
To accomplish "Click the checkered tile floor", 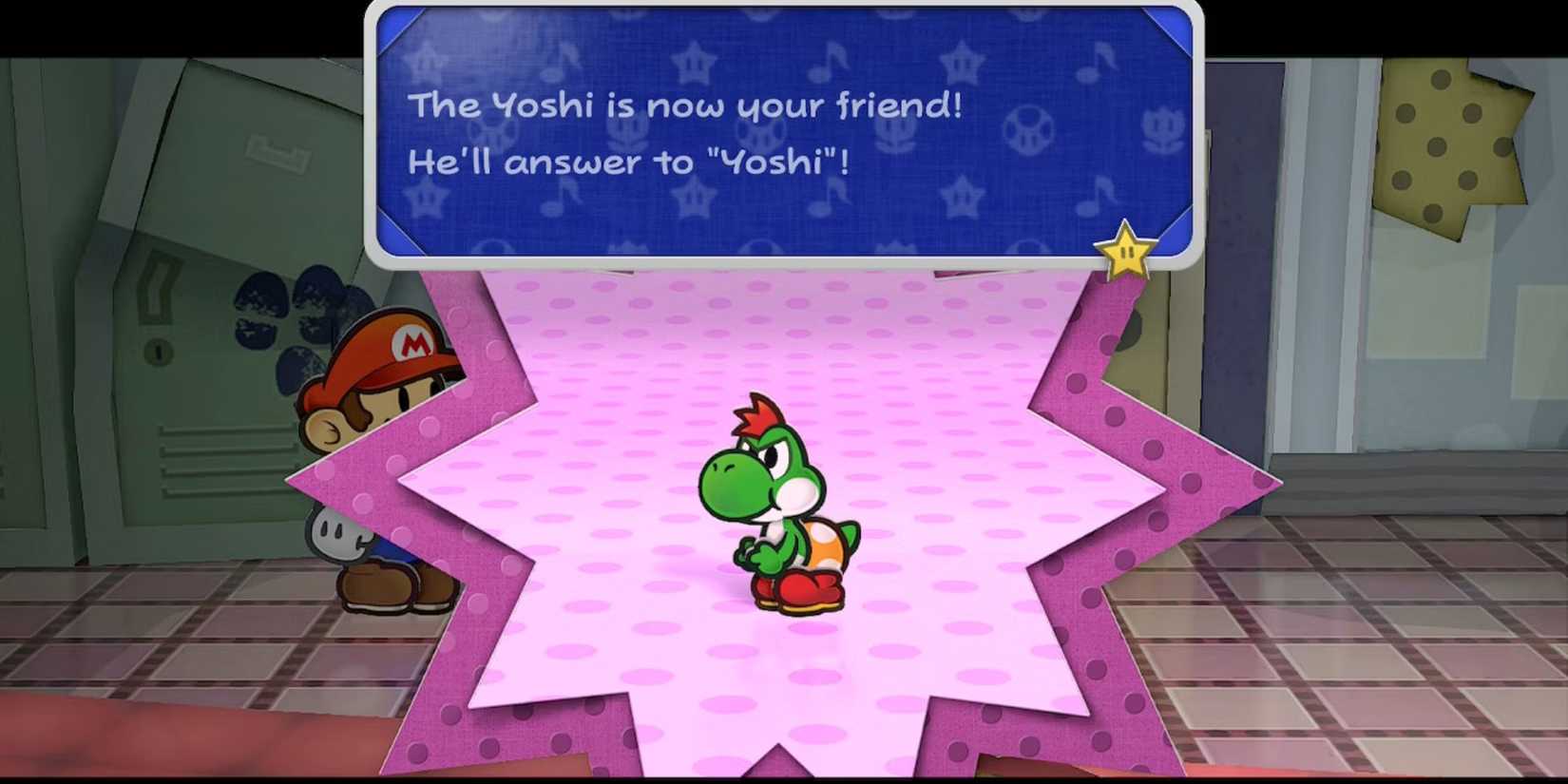I will coord(1378,665).
